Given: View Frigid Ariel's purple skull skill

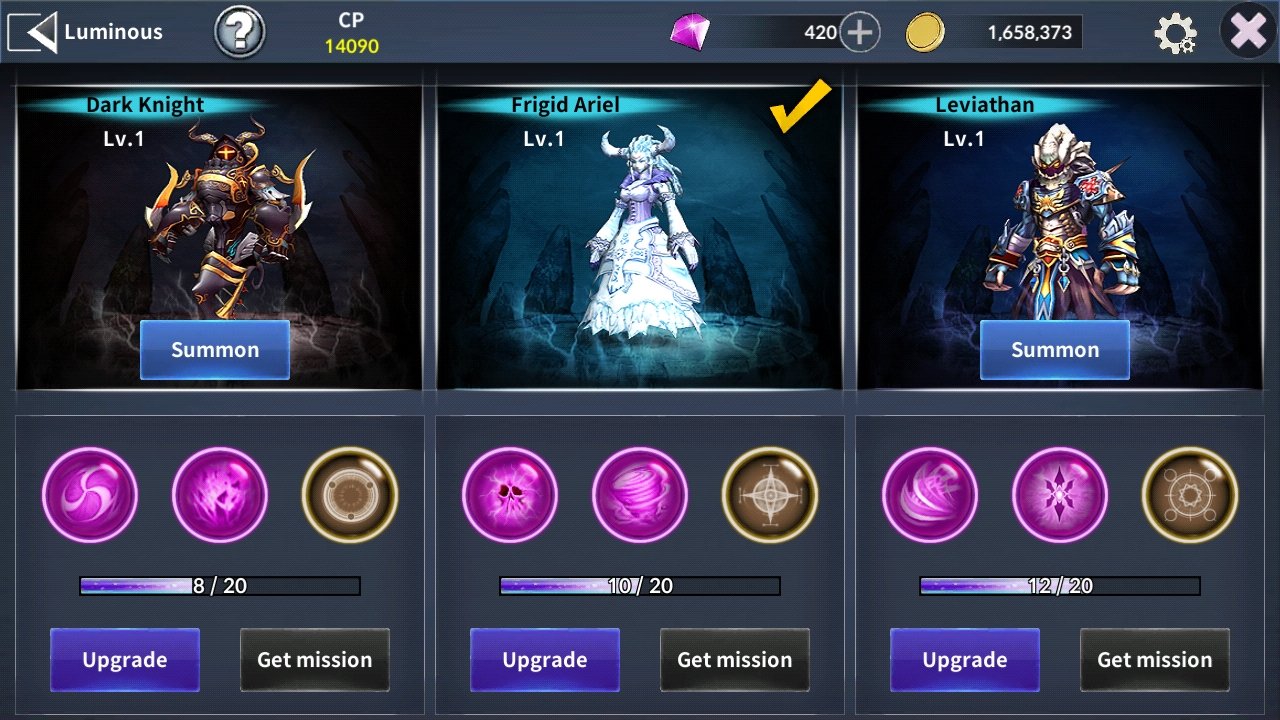Looking at the screenshot, I should [510, 495].
